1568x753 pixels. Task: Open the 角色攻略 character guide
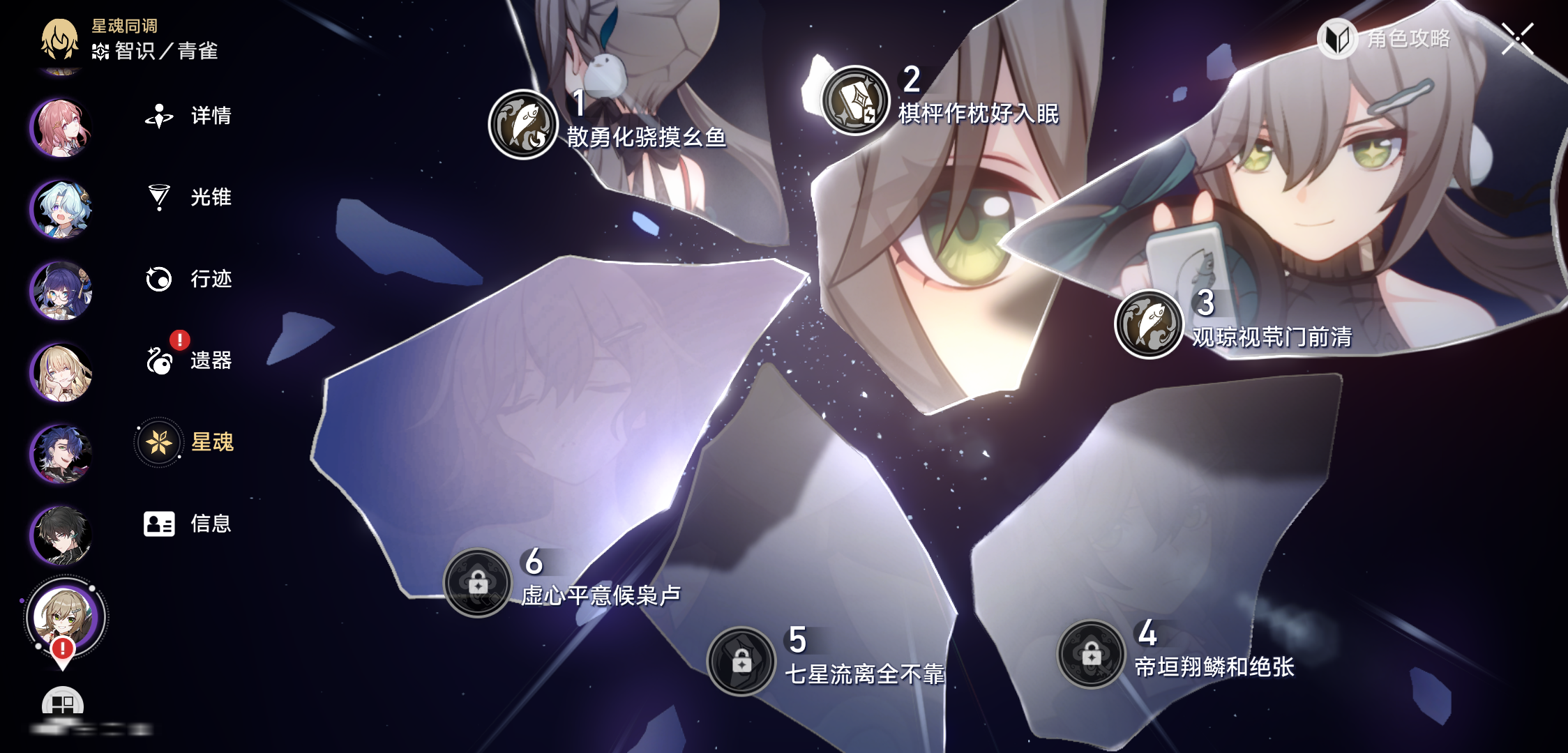1385,38
